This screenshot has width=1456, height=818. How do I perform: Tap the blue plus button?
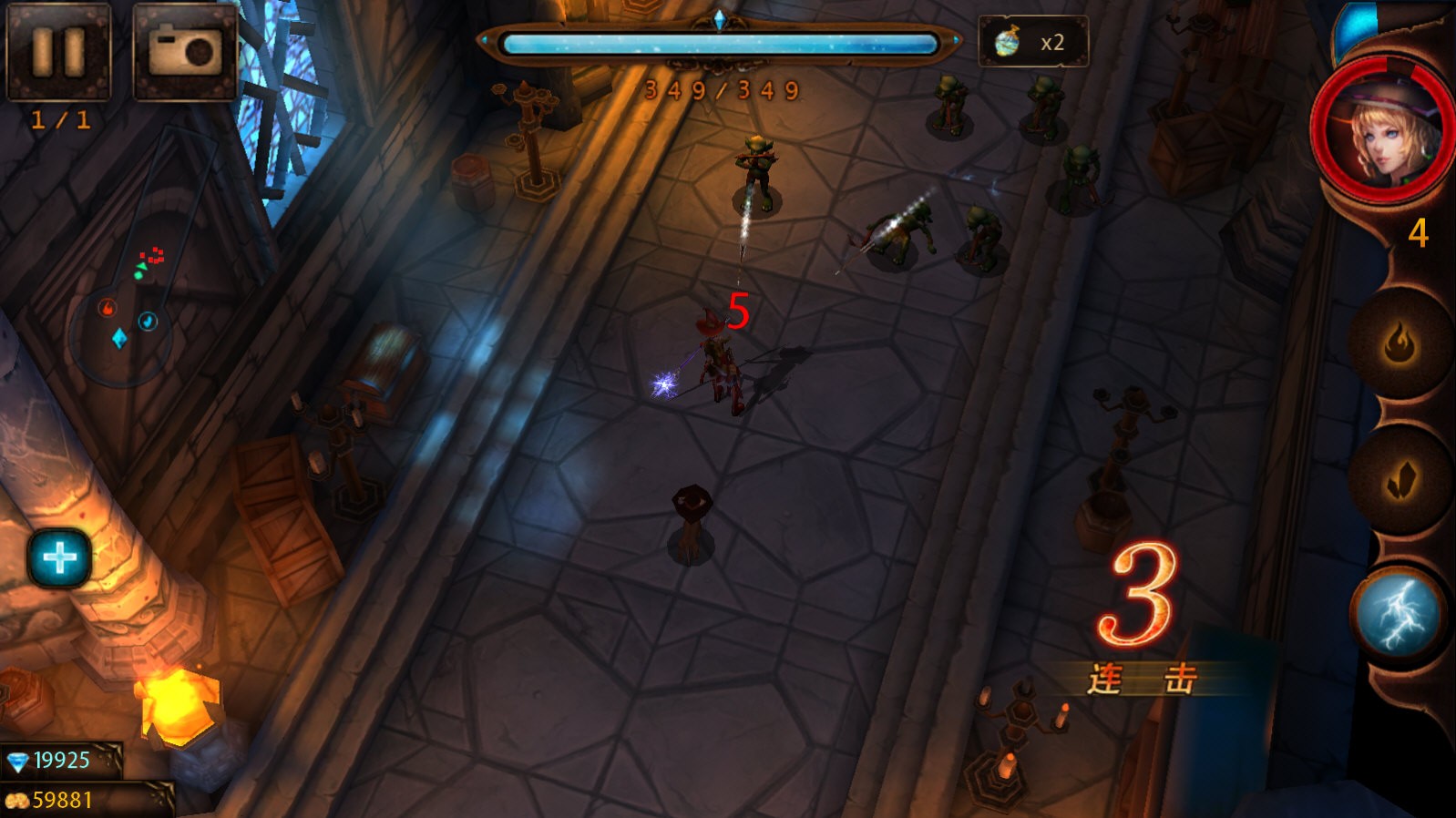(60, 557)
